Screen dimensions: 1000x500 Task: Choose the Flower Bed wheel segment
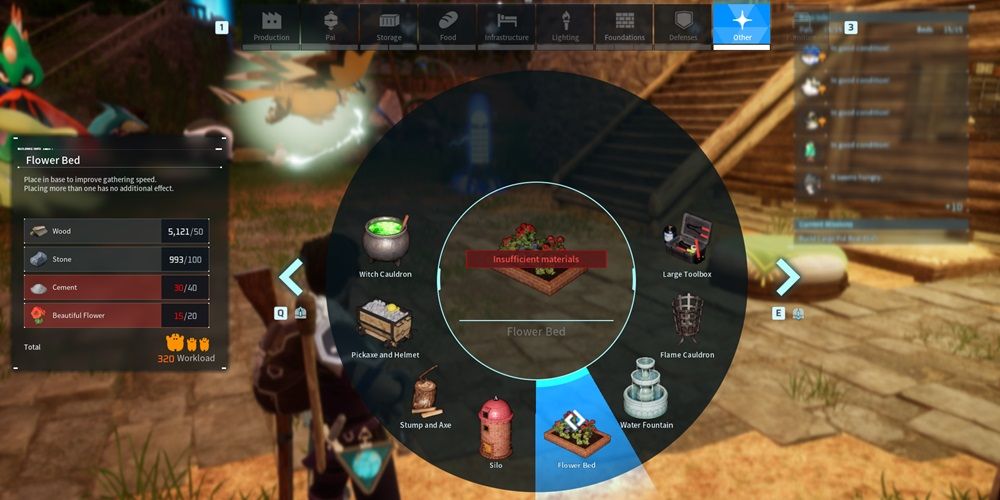pyautogui.click(x=575, y=435)
